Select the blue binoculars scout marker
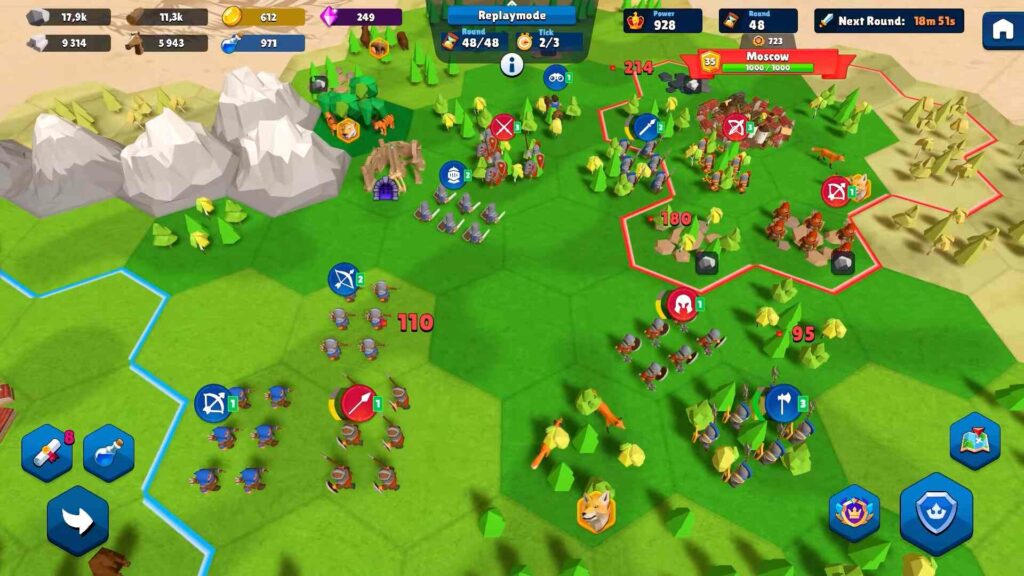 click(x=555, y=77)
